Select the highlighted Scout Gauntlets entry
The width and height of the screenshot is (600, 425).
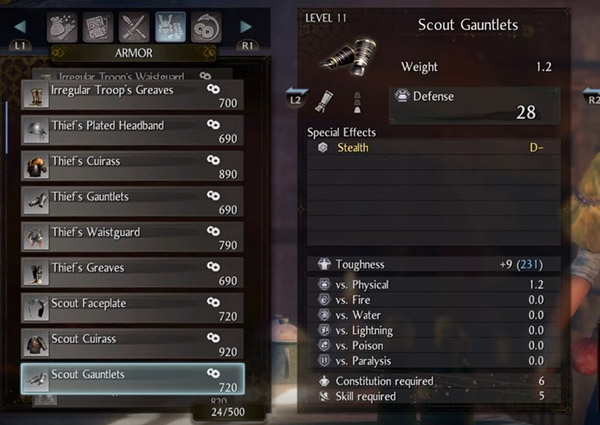(x=131, y=379)
